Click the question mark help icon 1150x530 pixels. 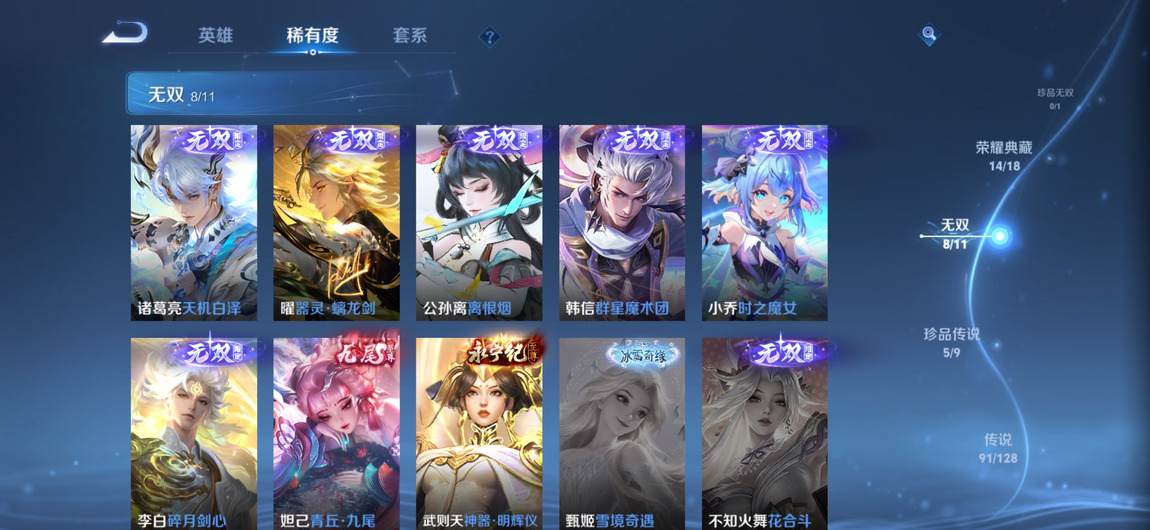click(x=489, y=37)
